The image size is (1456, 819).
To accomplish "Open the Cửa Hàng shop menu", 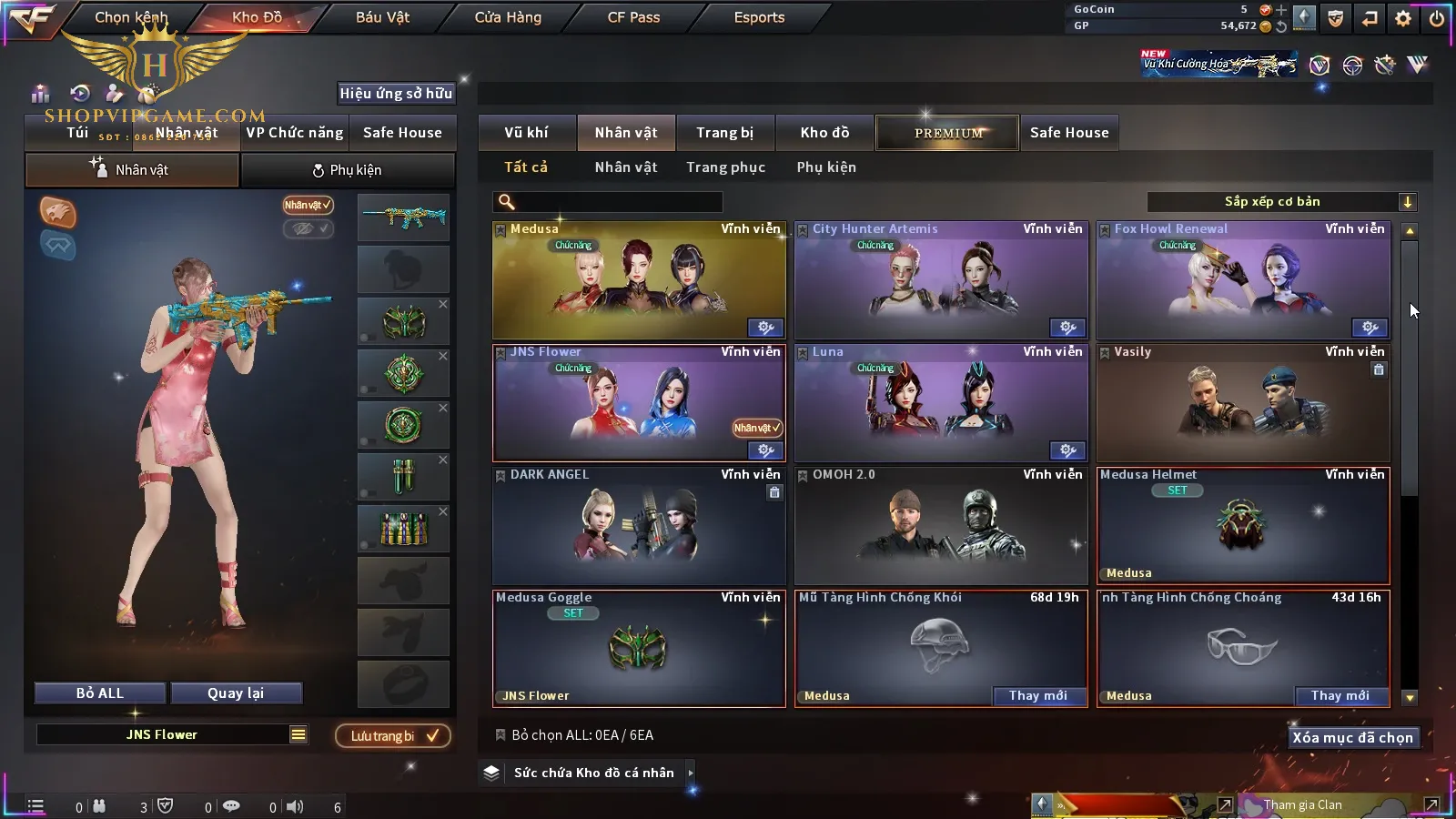I will [x=508, y=17].
